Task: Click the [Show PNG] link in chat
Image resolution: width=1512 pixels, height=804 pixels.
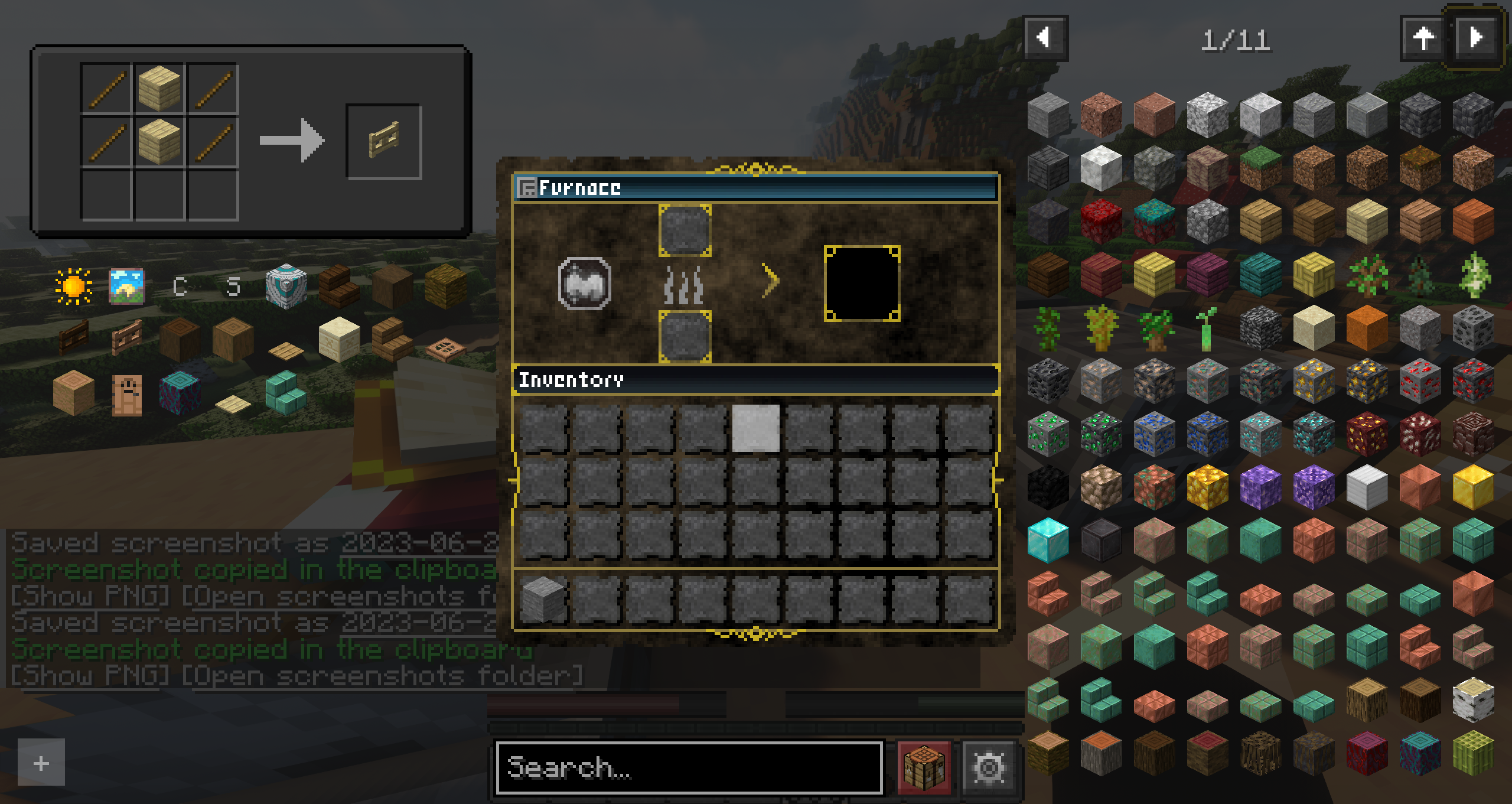Action: (87, 675)
